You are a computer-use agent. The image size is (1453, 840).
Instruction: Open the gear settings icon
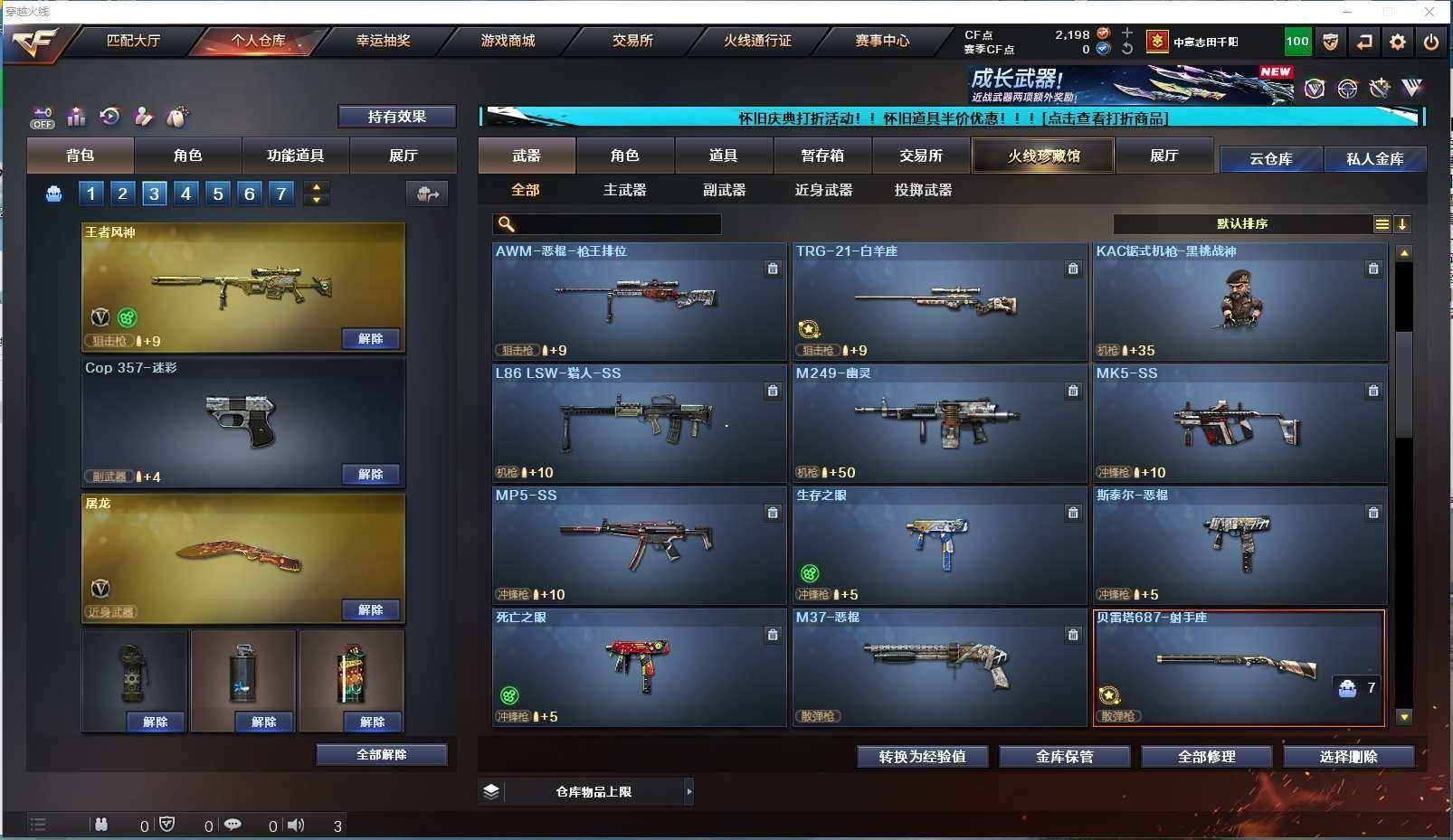(x=1398, y=42)
